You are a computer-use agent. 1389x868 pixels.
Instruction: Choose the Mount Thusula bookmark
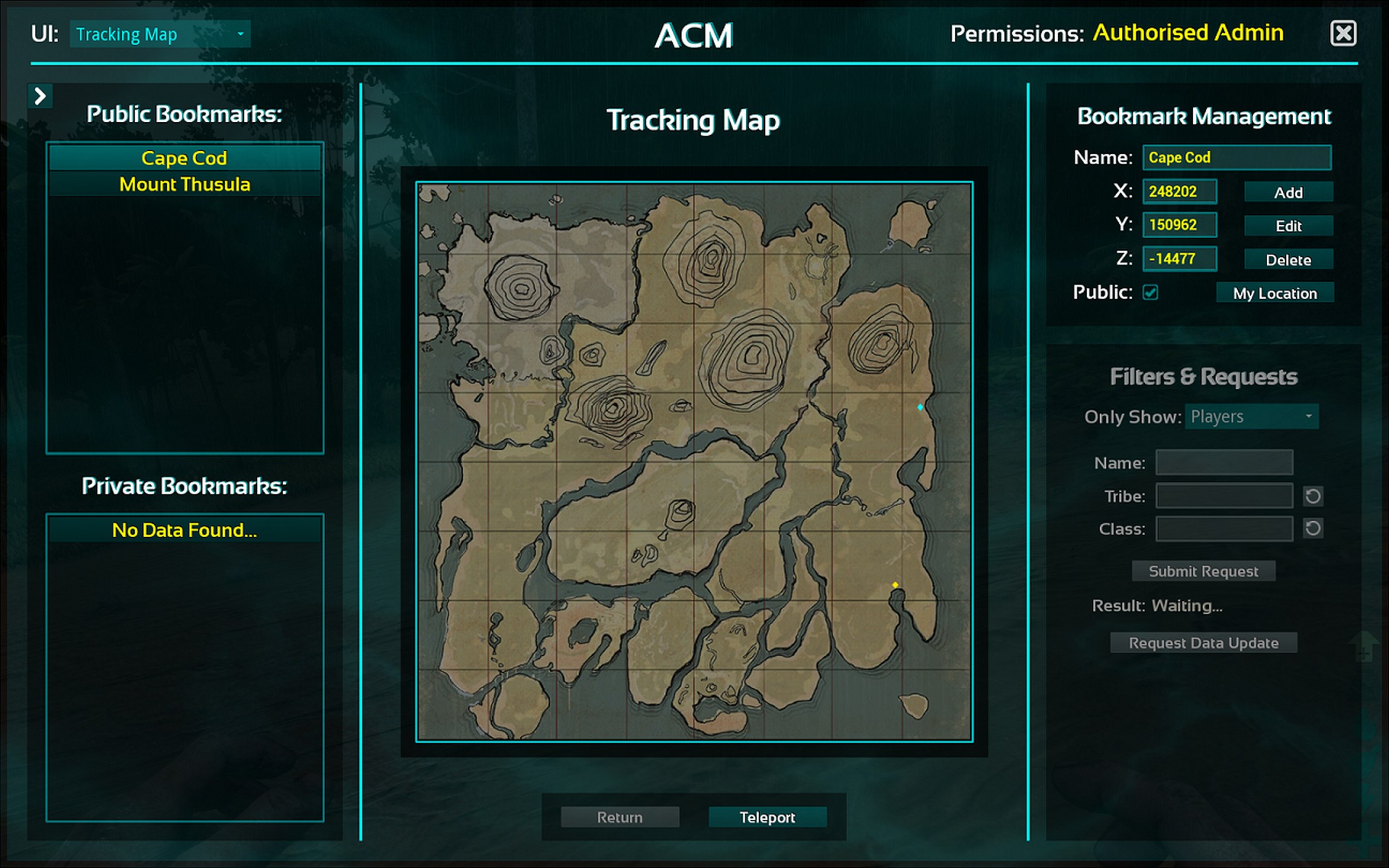coord(184,184)
